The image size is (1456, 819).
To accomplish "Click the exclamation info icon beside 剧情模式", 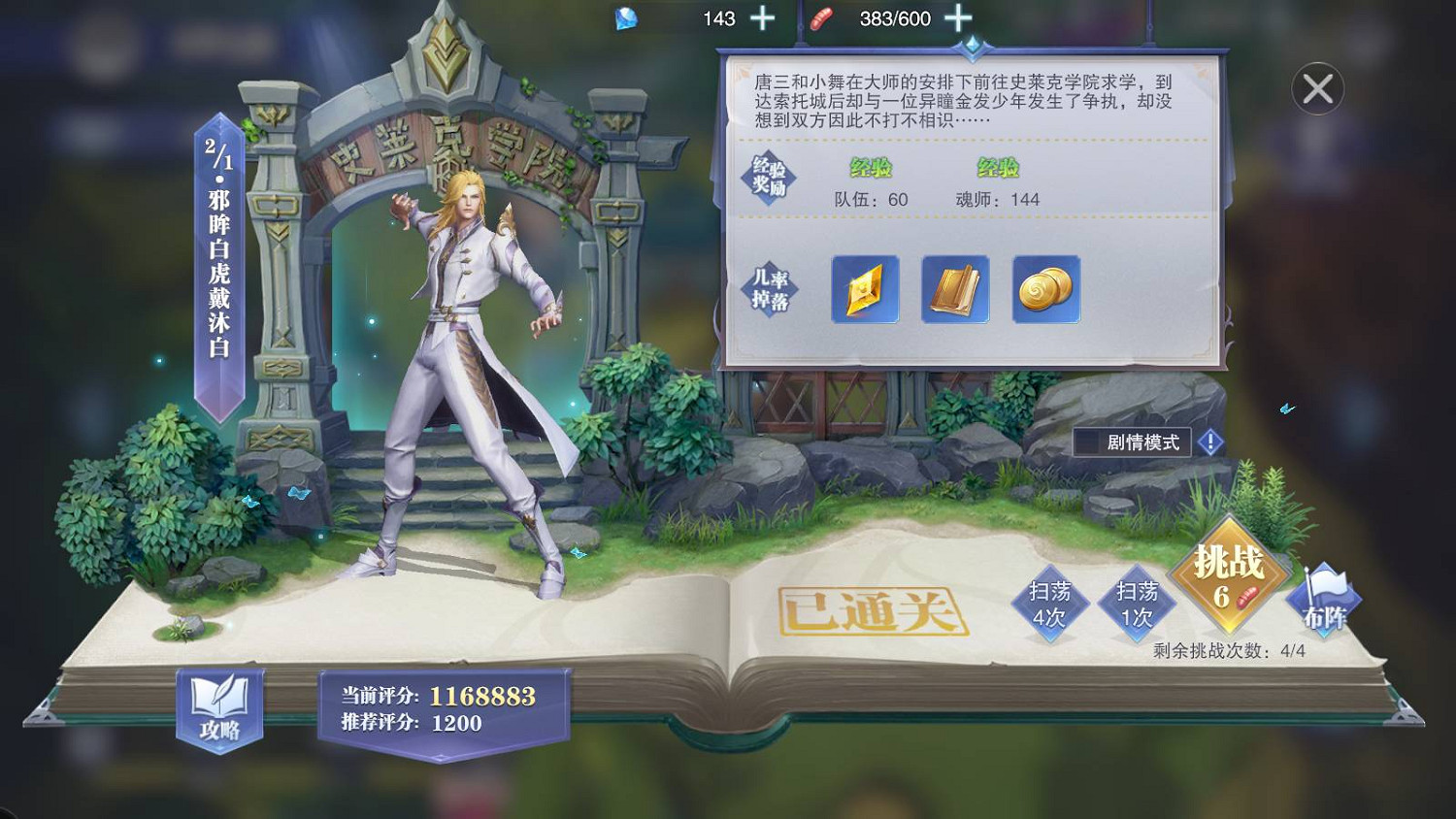I will 1209,442.
